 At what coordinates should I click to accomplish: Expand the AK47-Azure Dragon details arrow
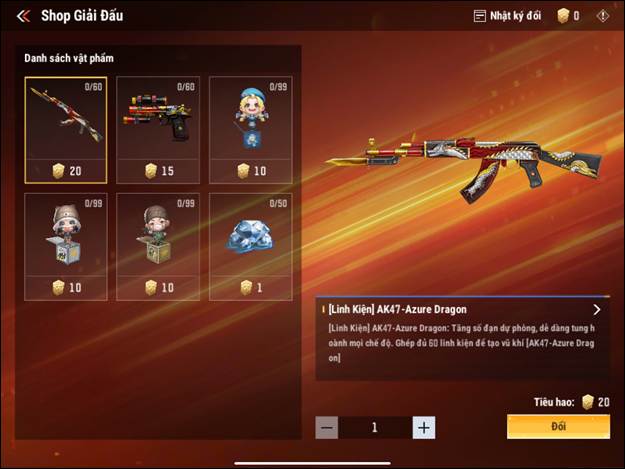point(597,310)
